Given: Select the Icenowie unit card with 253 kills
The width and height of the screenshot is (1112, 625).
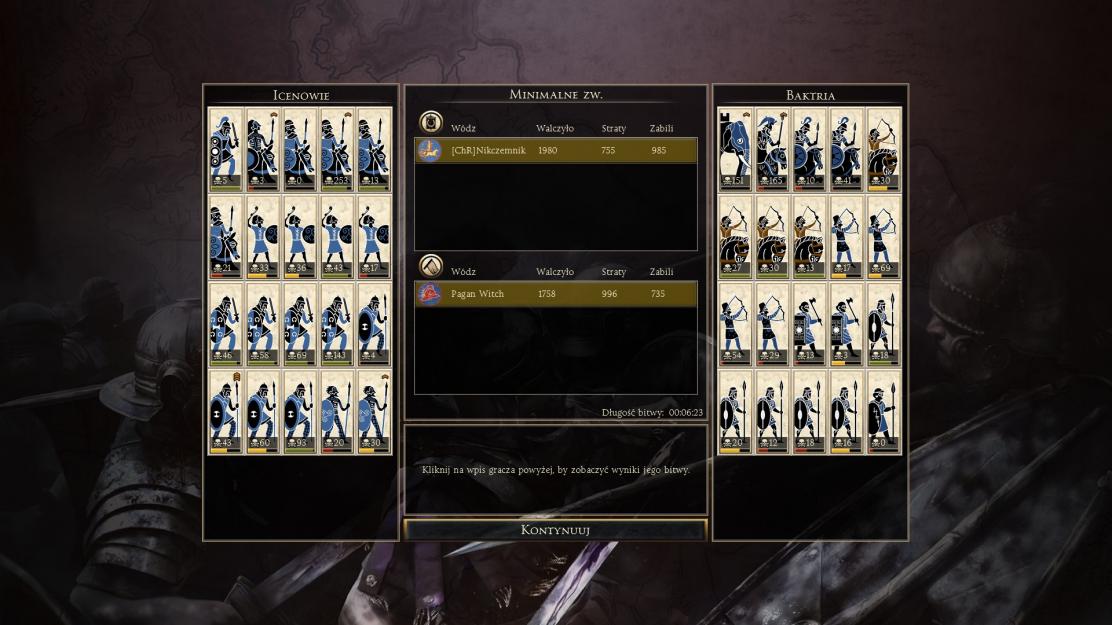Looking at the screenshot, I should (x=337, y=148).
